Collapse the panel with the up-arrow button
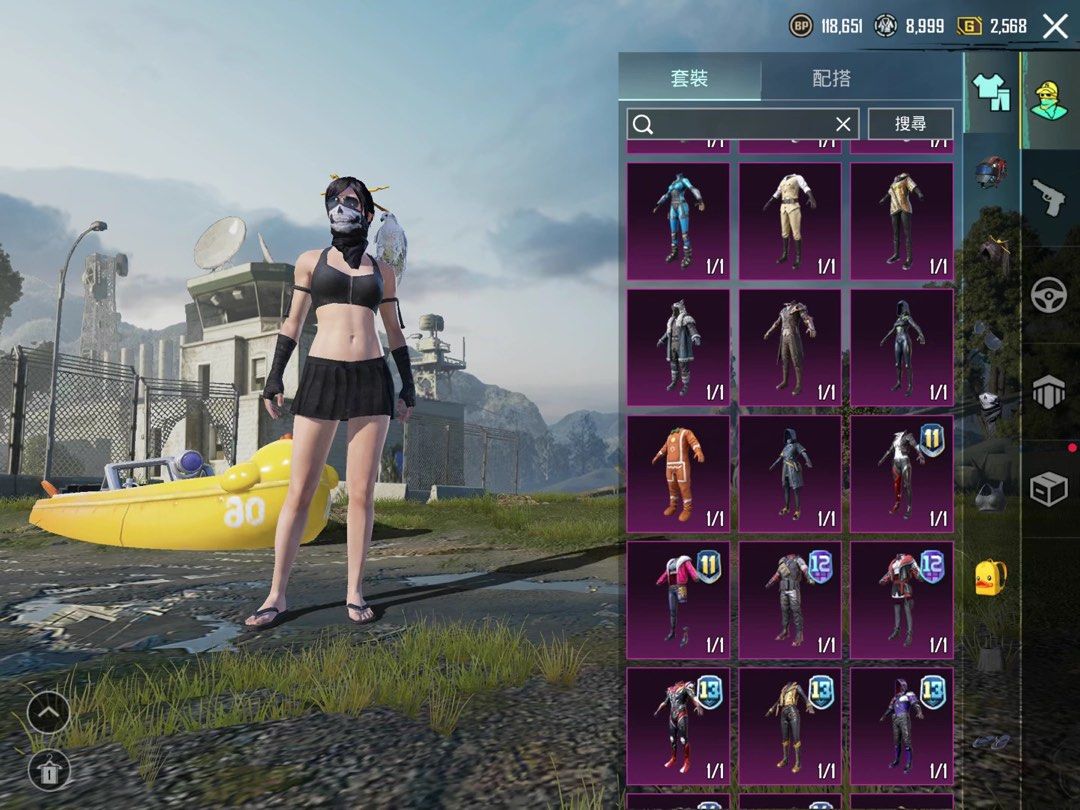Viewport: 1080px width, 810px height. point(48,712)
